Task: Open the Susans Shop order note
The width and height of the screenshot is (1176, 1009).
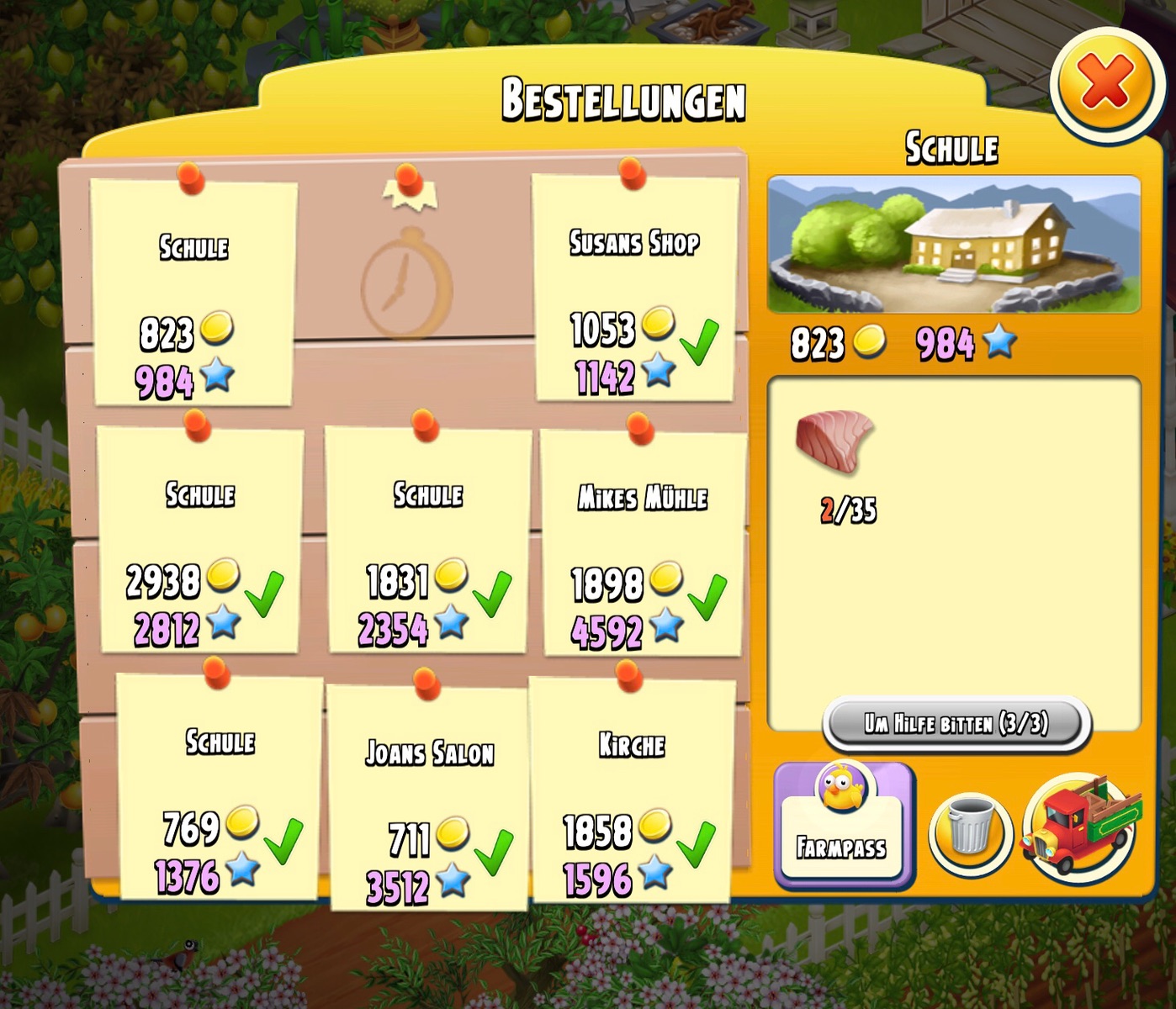Action: (x=635, y=288)
